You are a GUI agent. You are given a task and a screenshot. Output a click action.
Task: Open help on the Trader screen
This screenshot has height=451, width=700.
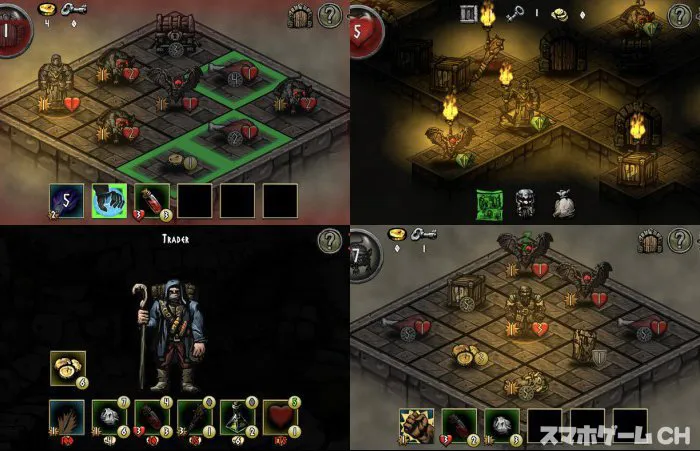[x=331, y=241]
